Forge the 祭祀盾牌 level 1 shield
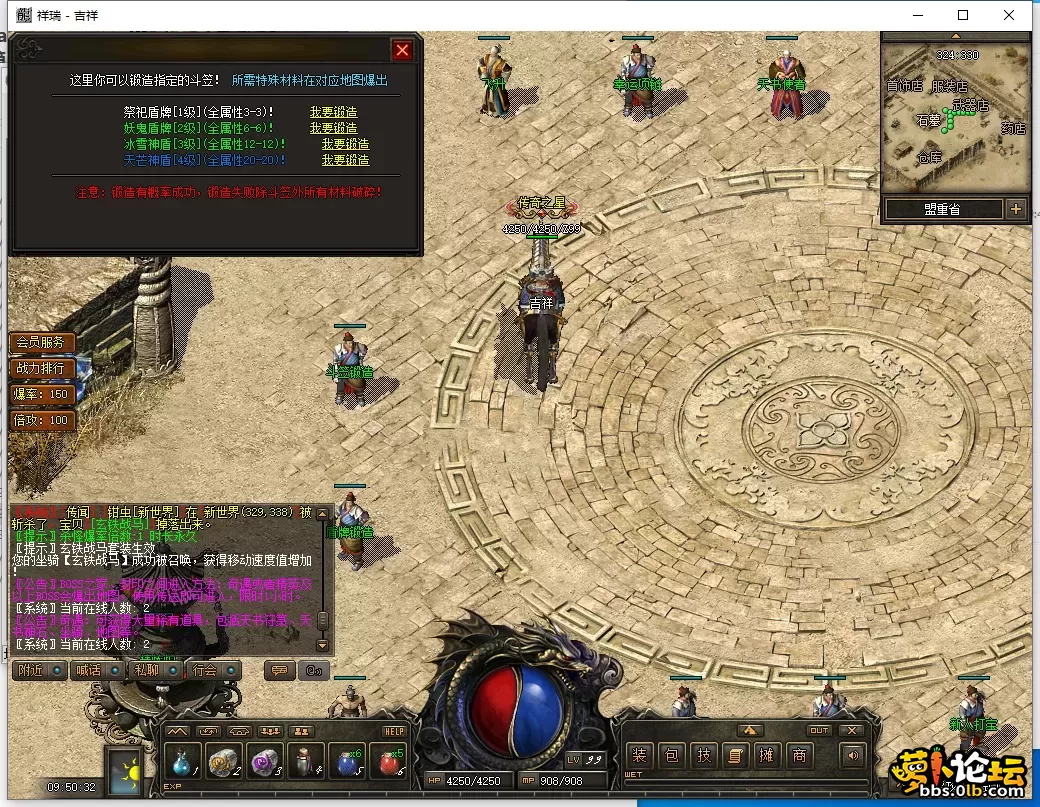The image size is (1040, 807). pos(333,113)
